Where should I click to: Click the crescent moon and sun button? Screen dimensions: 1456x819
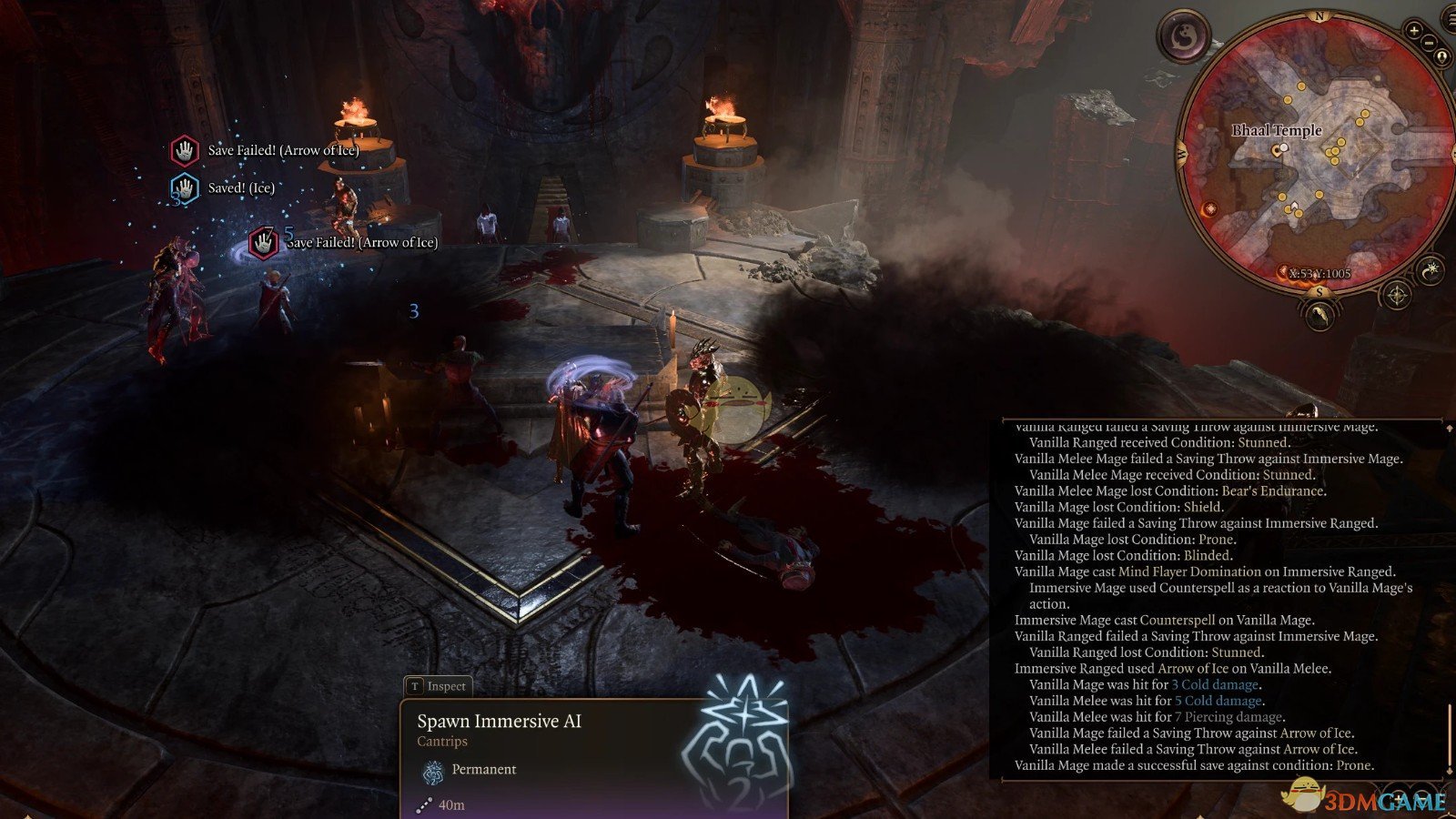click(1431, 269)
